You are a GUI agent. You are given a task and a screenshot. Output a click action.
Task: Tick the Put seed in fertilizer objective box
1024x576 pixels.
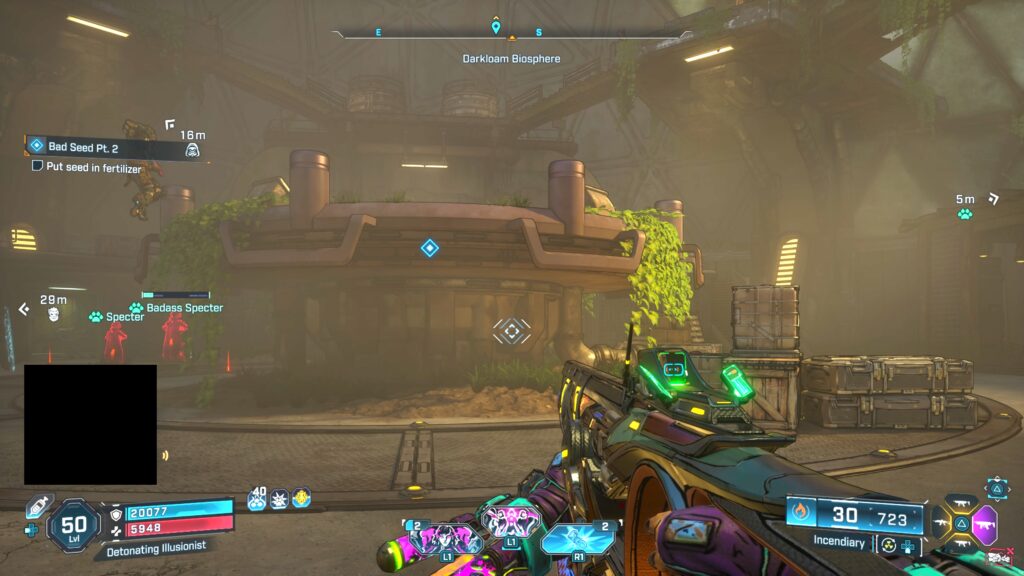click(37, 166)
